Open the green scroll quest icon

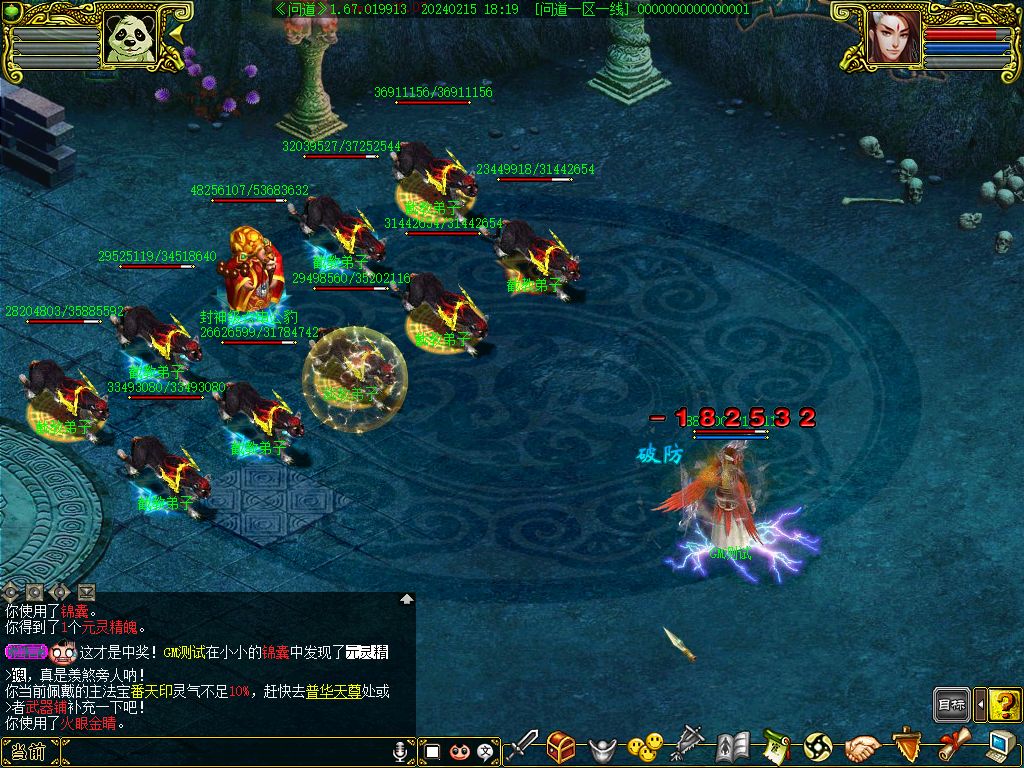(x=776, y=746)
